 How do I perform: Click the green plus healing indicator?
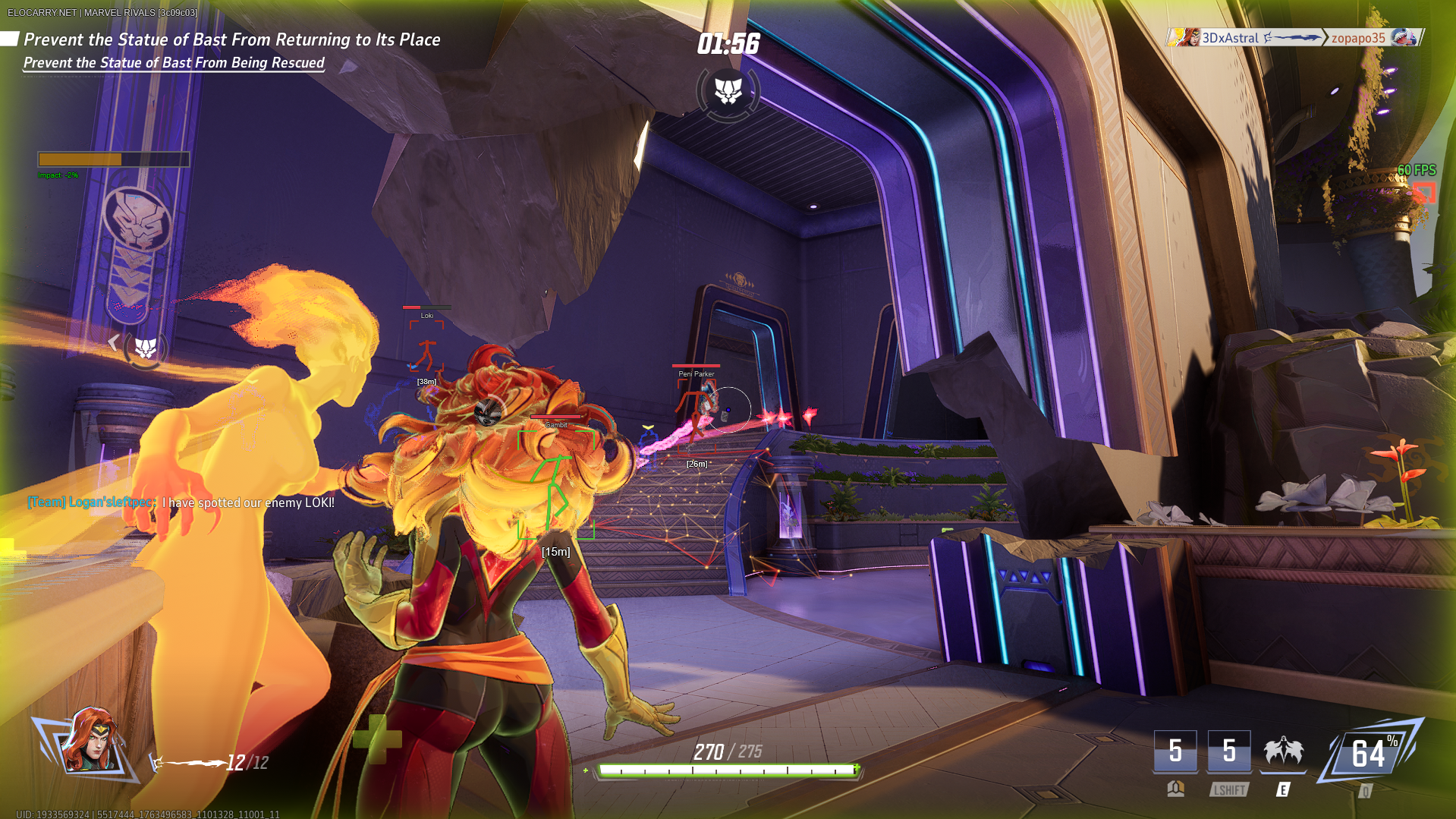(377, 739)
